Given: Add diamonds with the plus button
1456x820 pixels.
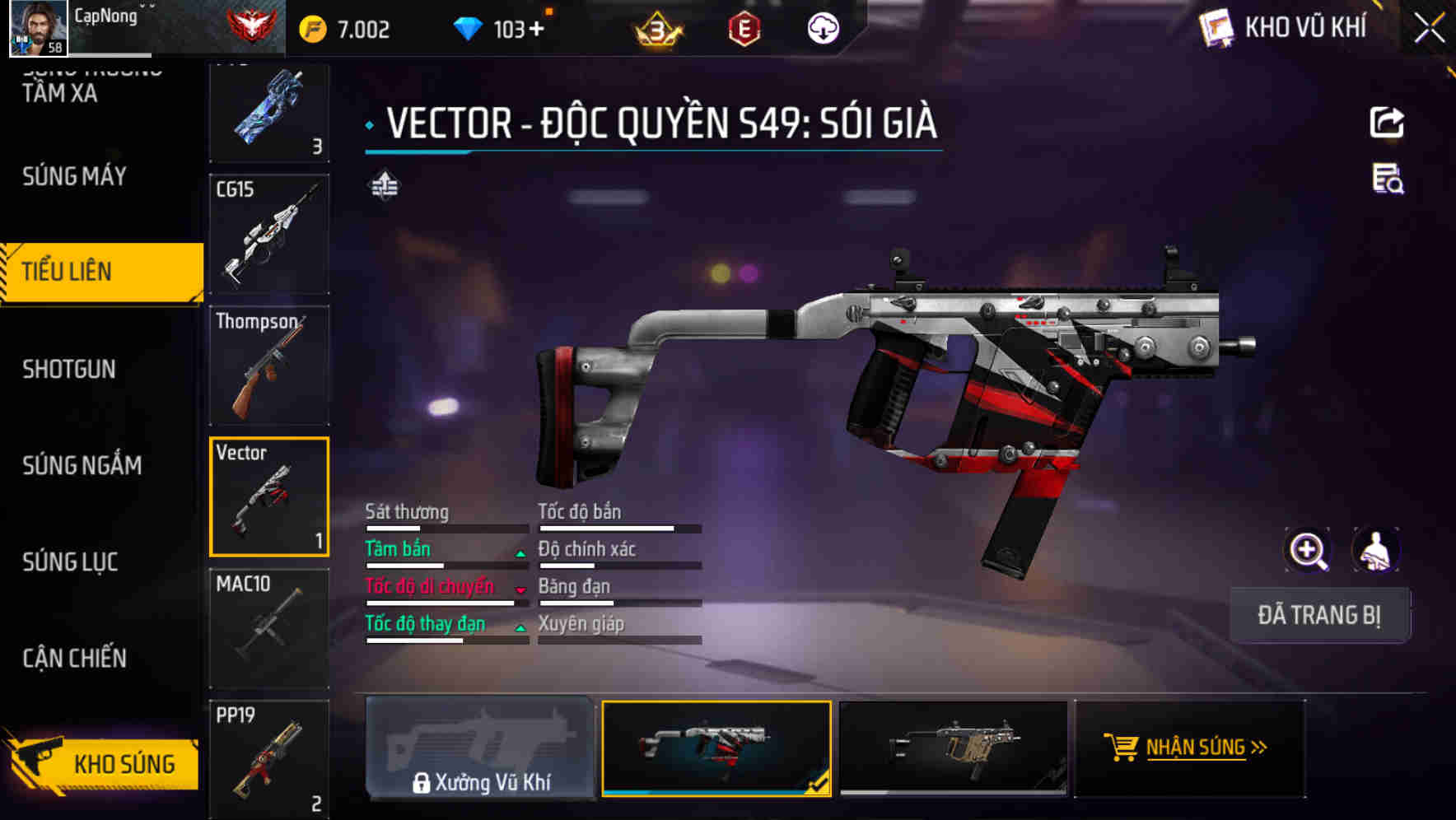Looking at the screenshot, I should (x=537, y=30).
